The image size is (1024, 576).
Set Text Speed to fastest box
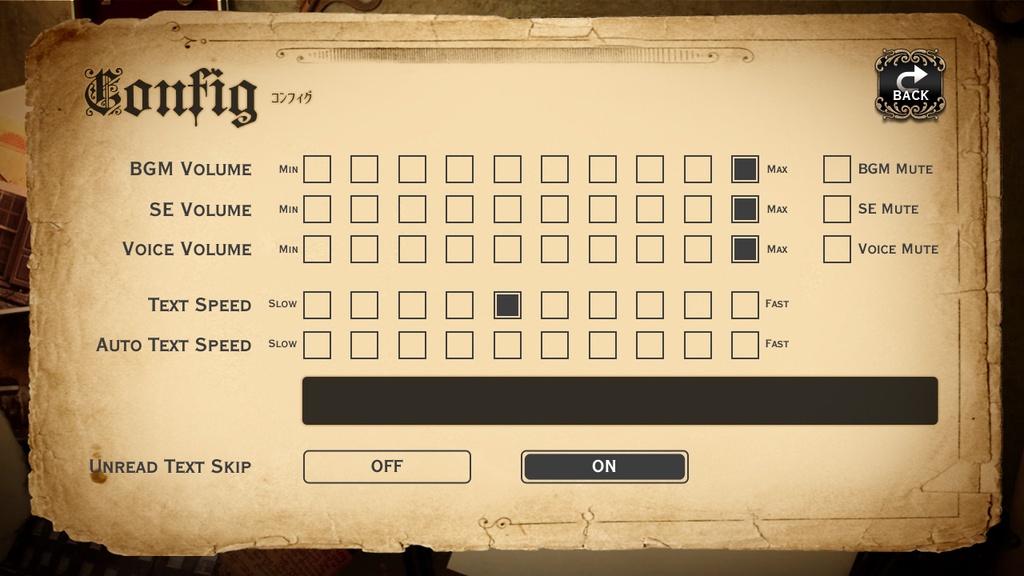click(745, 305)
